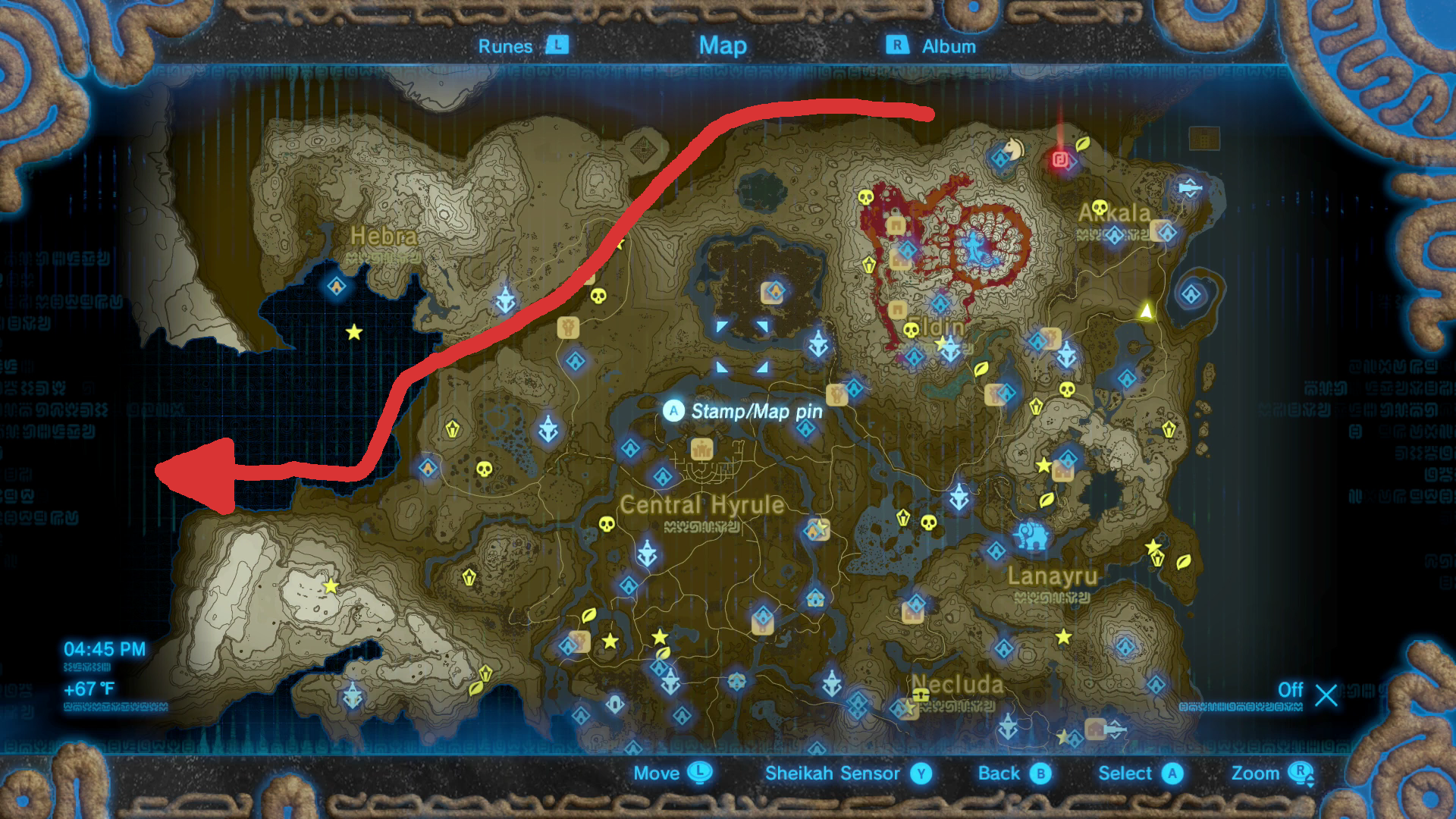Screen dimensions: 1456x819
Task: Click the glowing red destination marker near Akkala
Action: (x=1059, y=160)
